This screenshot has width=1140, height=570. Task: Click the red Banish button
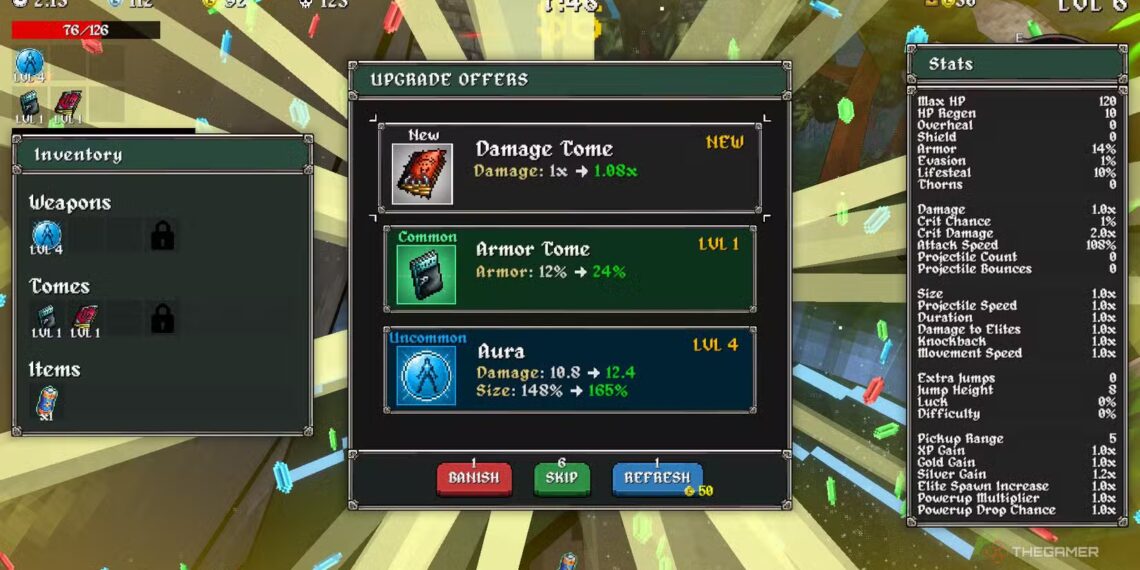pyautogui.click(x=474, y=479)
